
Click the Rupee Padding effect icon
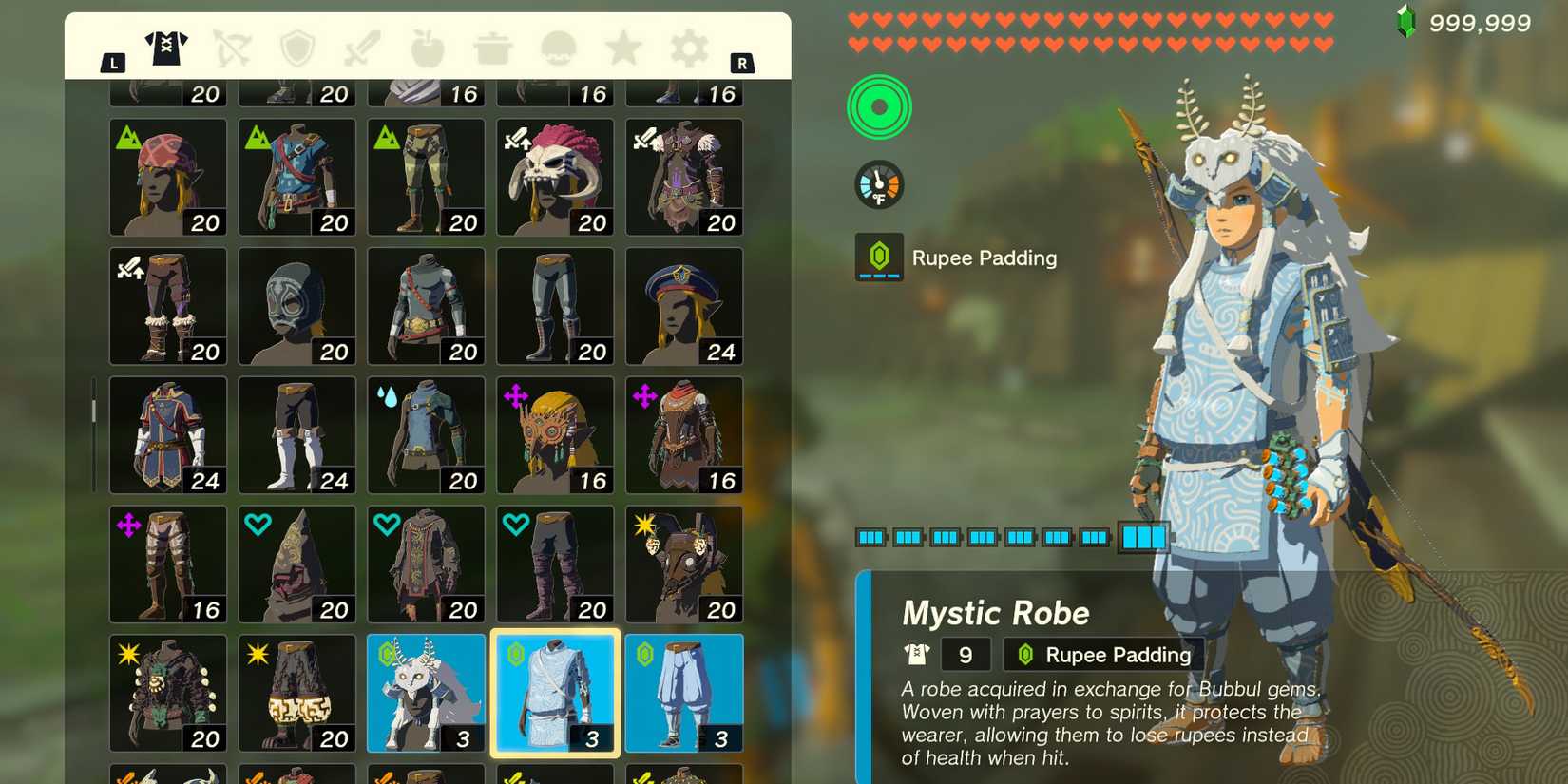[878, 255]
